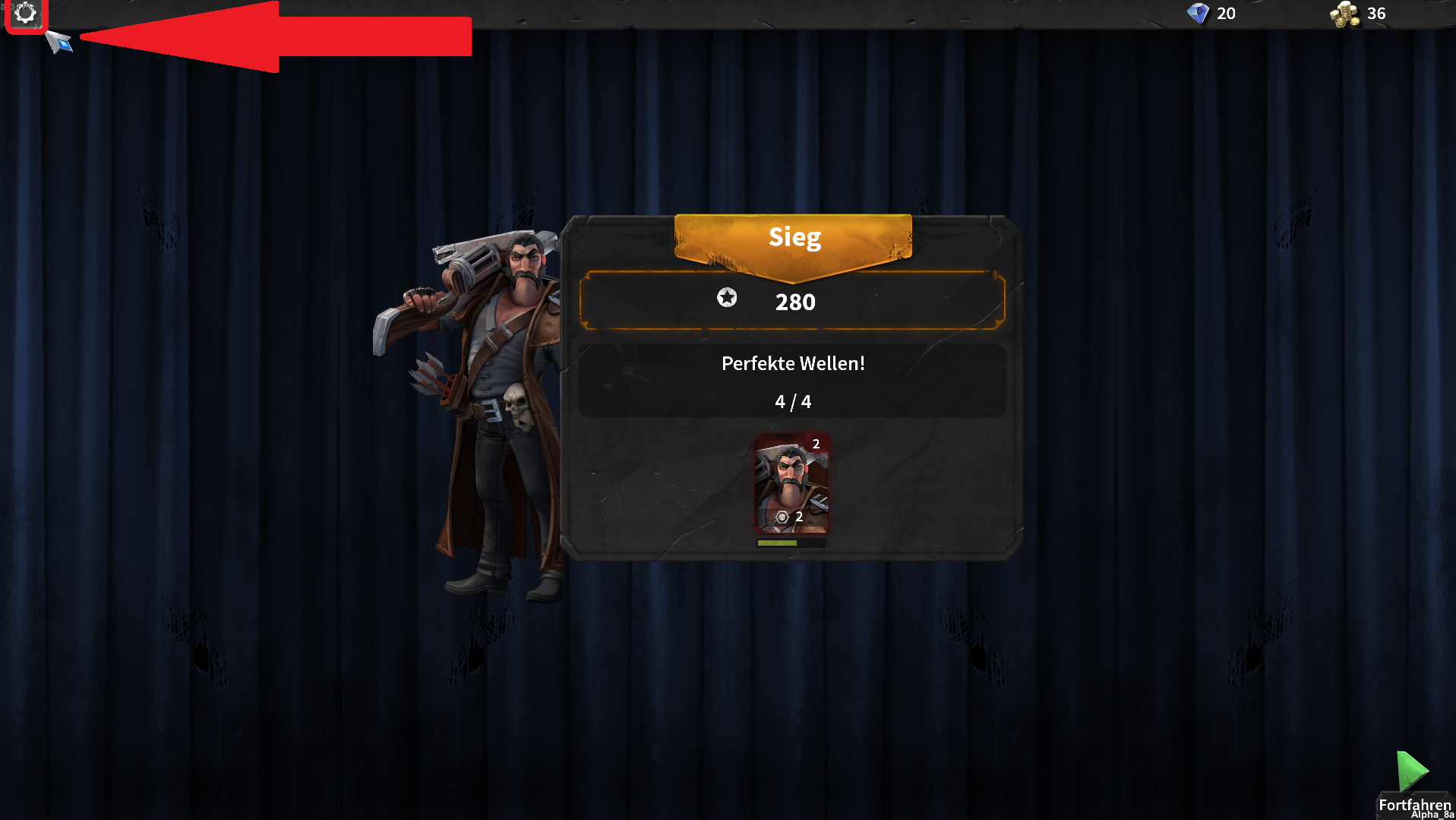This screenshot has height=820, width=1456.
Task: Click the score value 280
Action: tap(794, 302)
